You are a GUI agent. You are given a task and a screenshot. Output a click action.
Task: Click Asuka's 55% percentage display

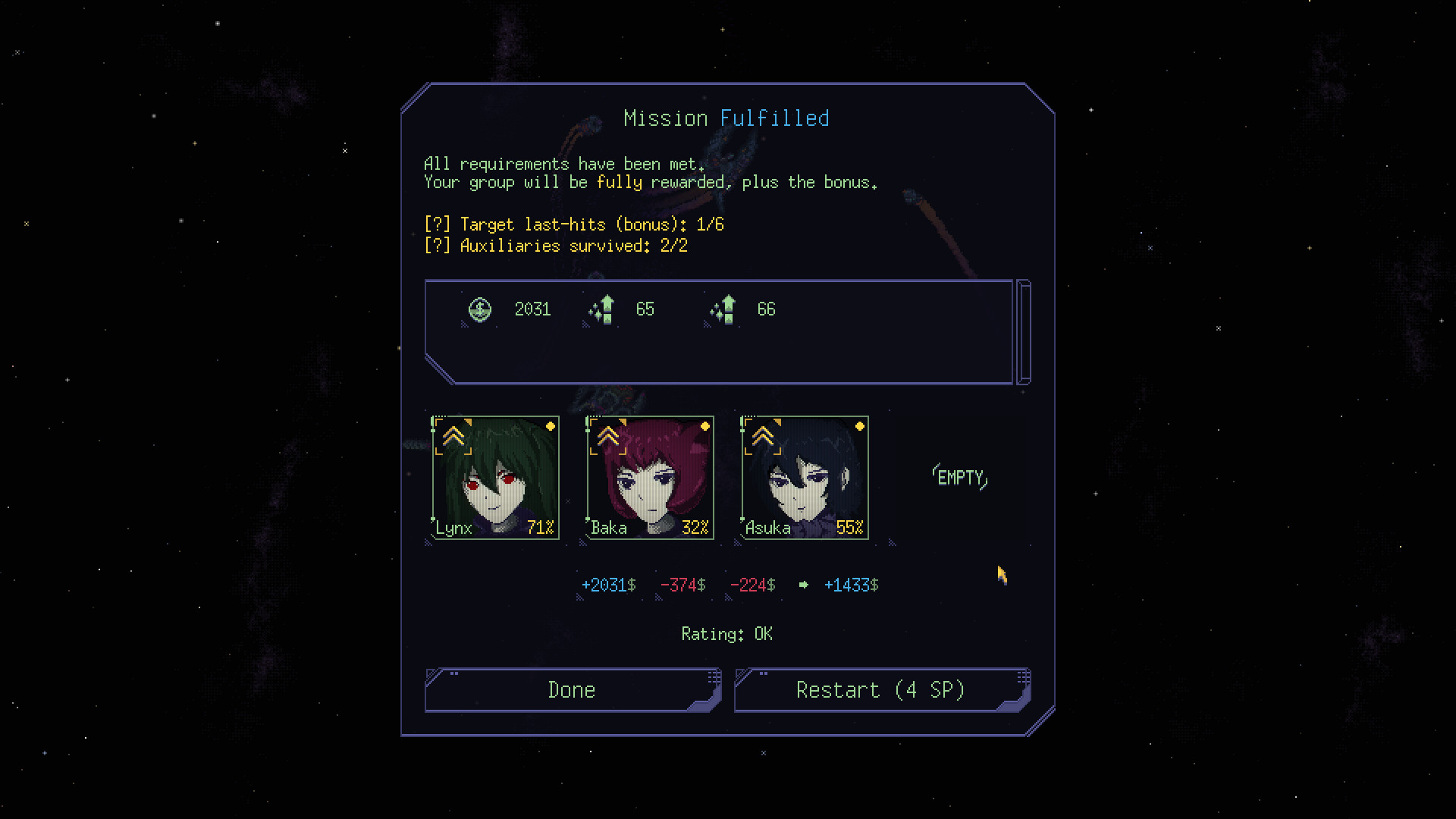tap(850, 527)
